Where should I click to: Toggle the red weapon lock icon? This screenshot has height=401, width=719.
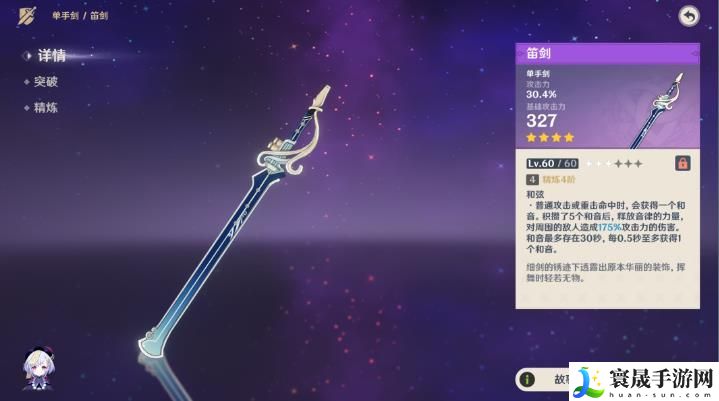683,163
